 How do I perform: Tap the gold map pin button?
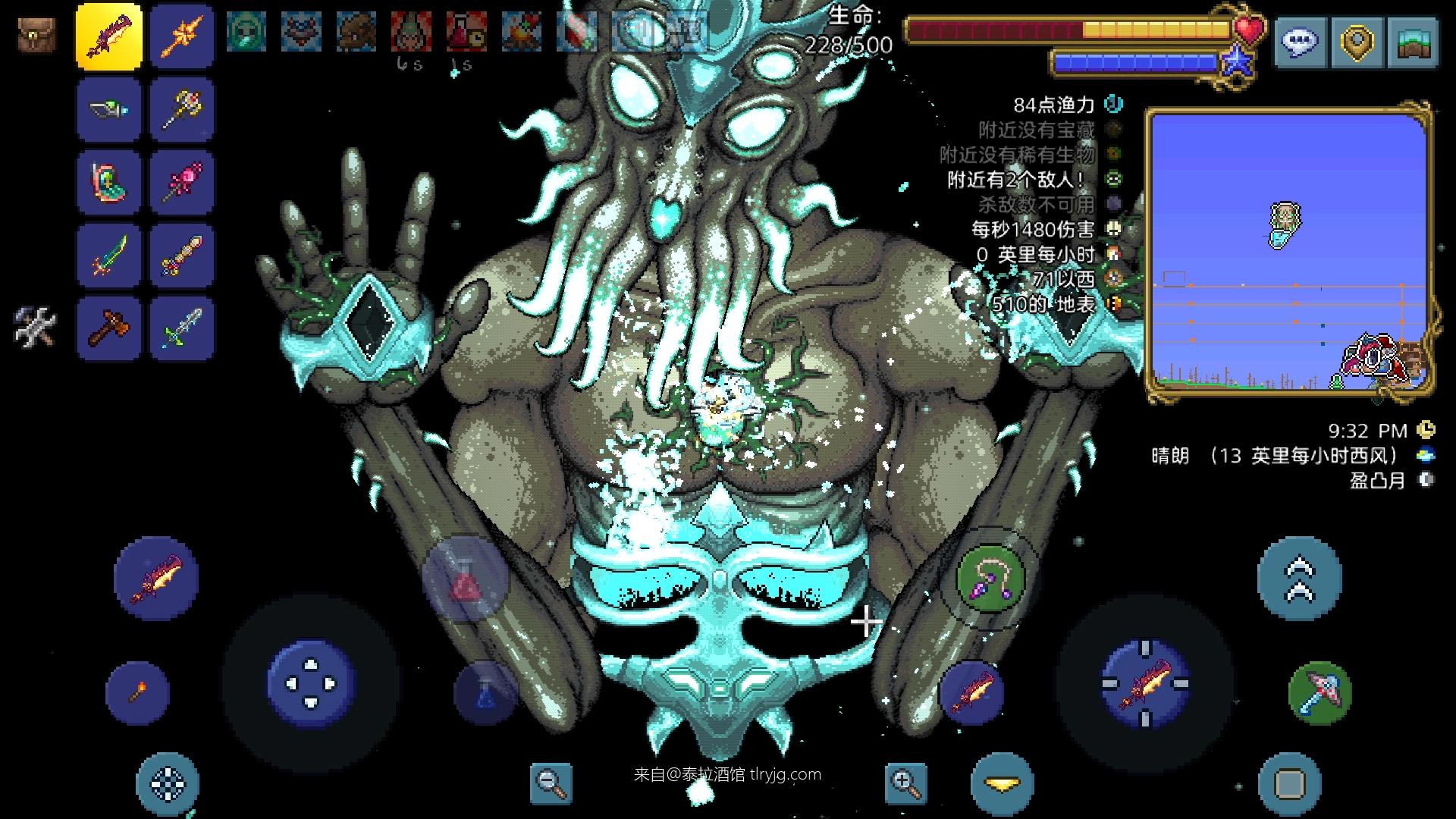(1357, 42)
